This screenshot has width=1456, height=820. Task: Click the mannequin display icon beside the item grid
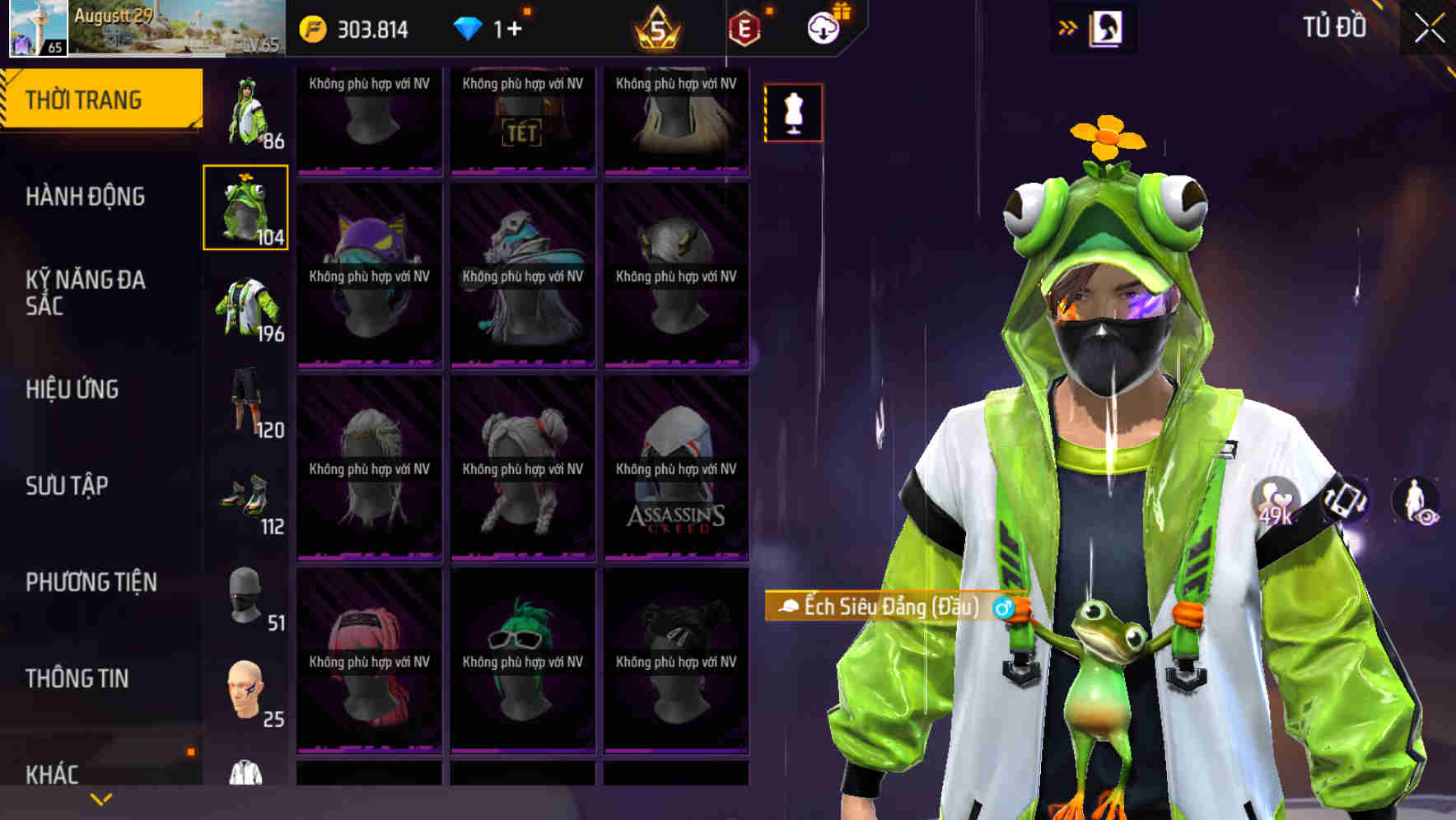pyautogui.click(x=792, y=114)
